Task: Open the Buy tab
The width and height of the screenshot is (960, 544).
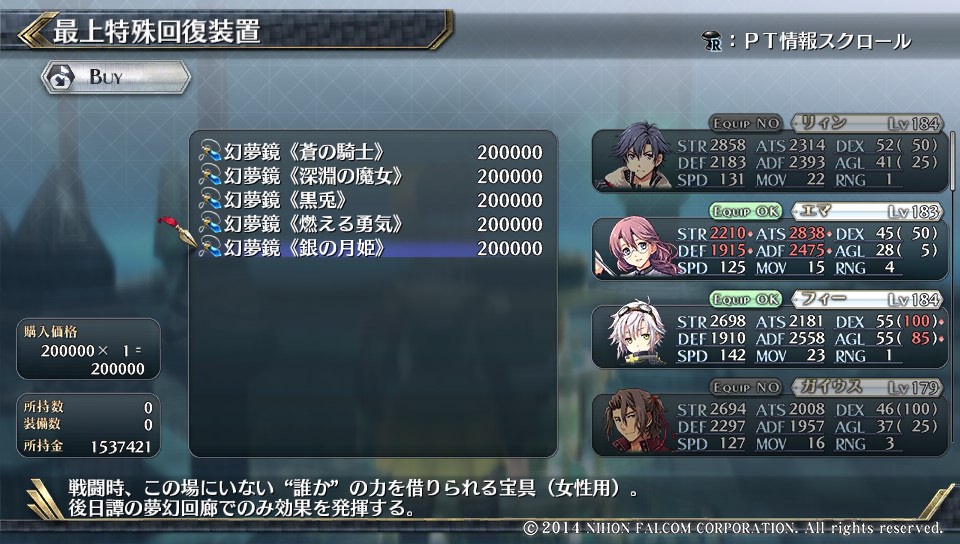Action: [116, 77]
